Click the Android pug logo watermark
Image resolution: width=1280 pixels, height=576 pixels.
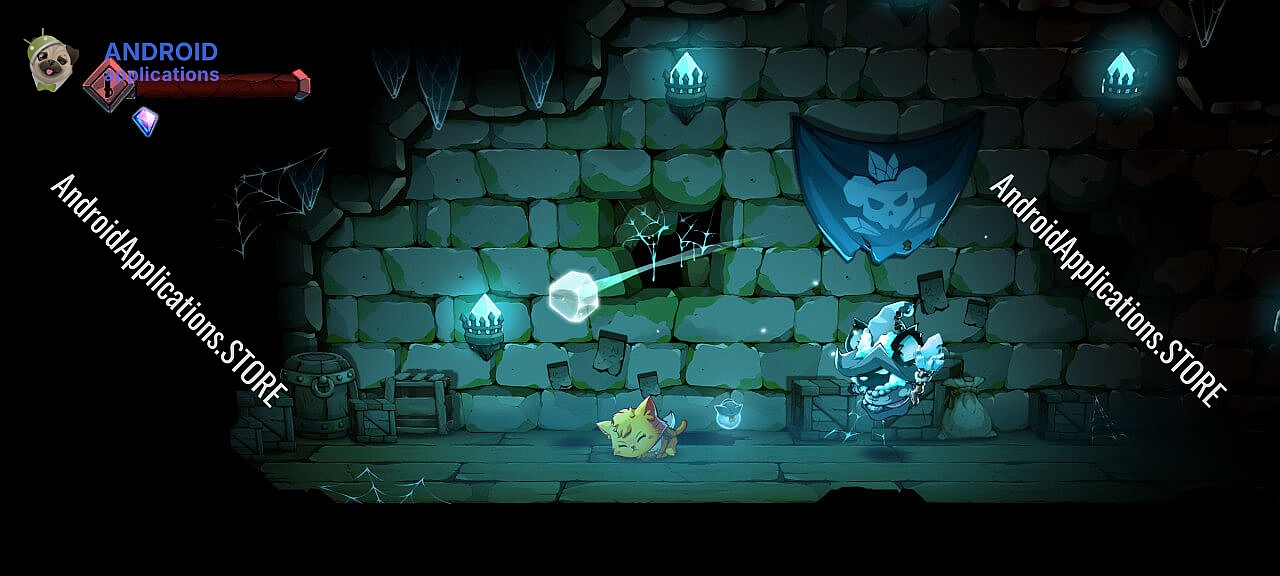[50, 62]
